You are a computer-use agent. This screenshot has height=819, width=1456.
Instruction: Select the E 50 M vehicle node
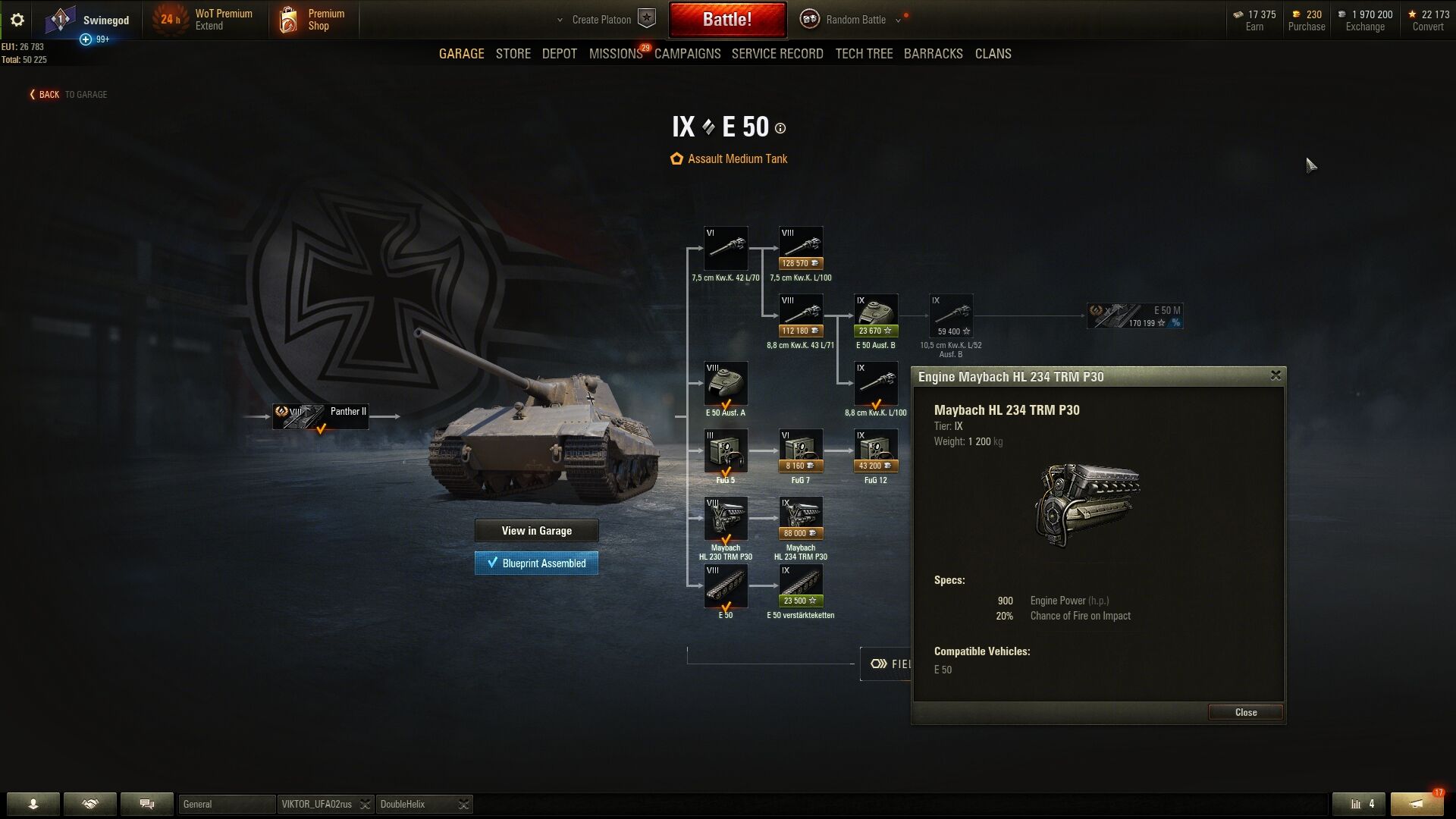[x=1134, y=315]
